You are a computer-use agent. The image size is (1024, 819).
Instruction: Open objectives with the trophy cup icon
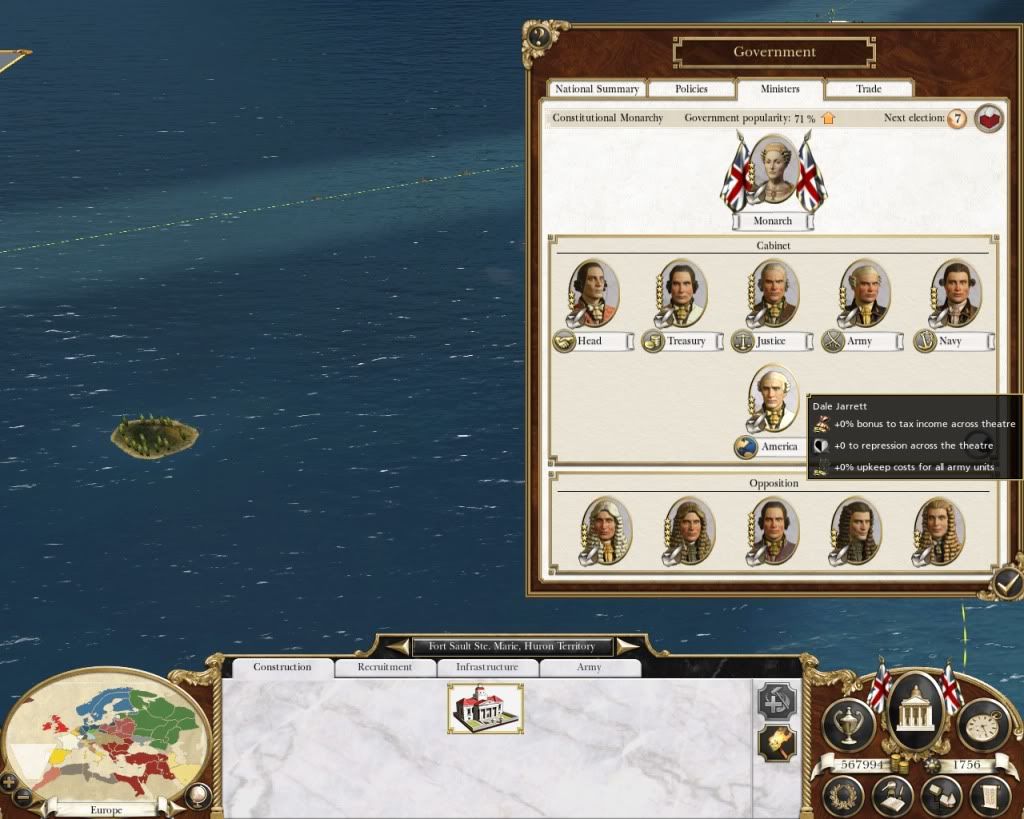tap(849, 724)
